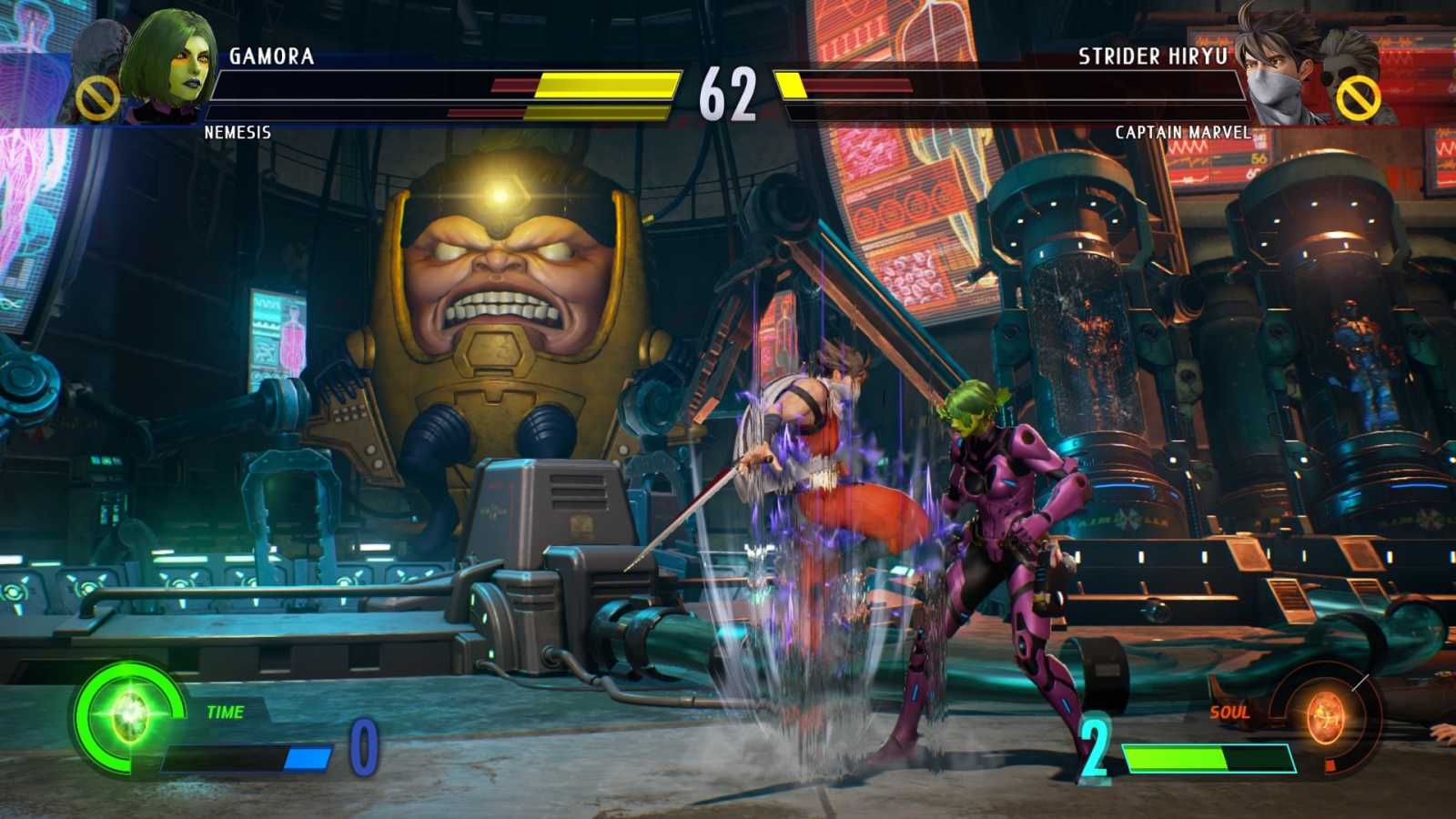Select Gamora's character portrait
This screenshot has height=819, width=1456.
click(x=171, y=66)
